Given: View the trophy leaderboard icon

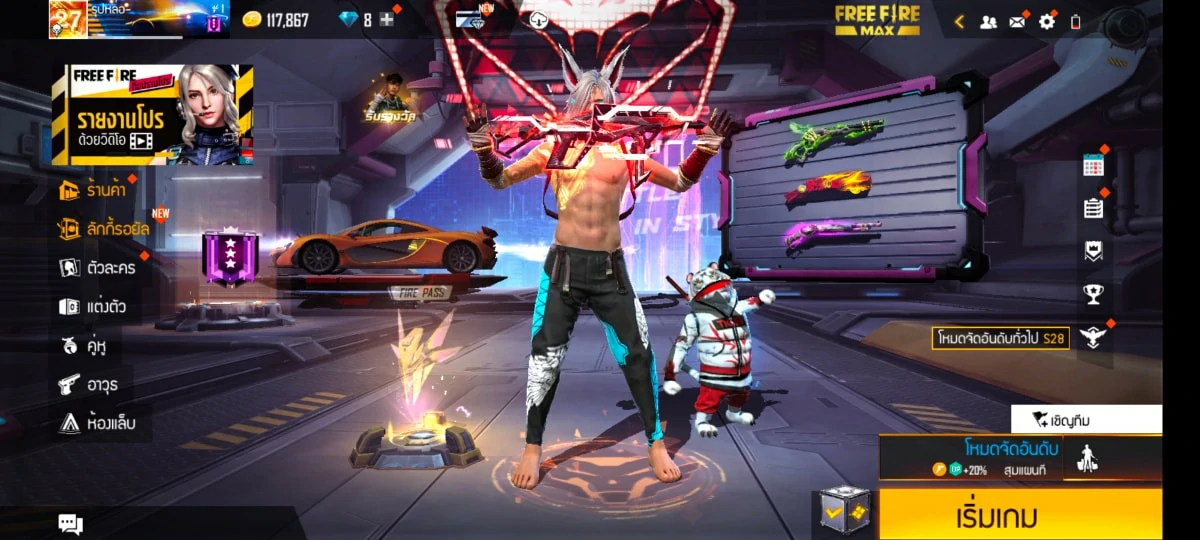Looking at the screenshot, I should (1093, 294).
